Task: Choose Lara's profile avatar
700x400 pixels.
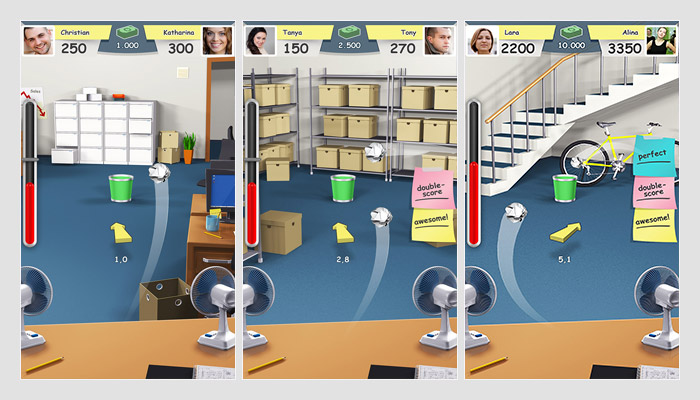Action: click(482, 41)
